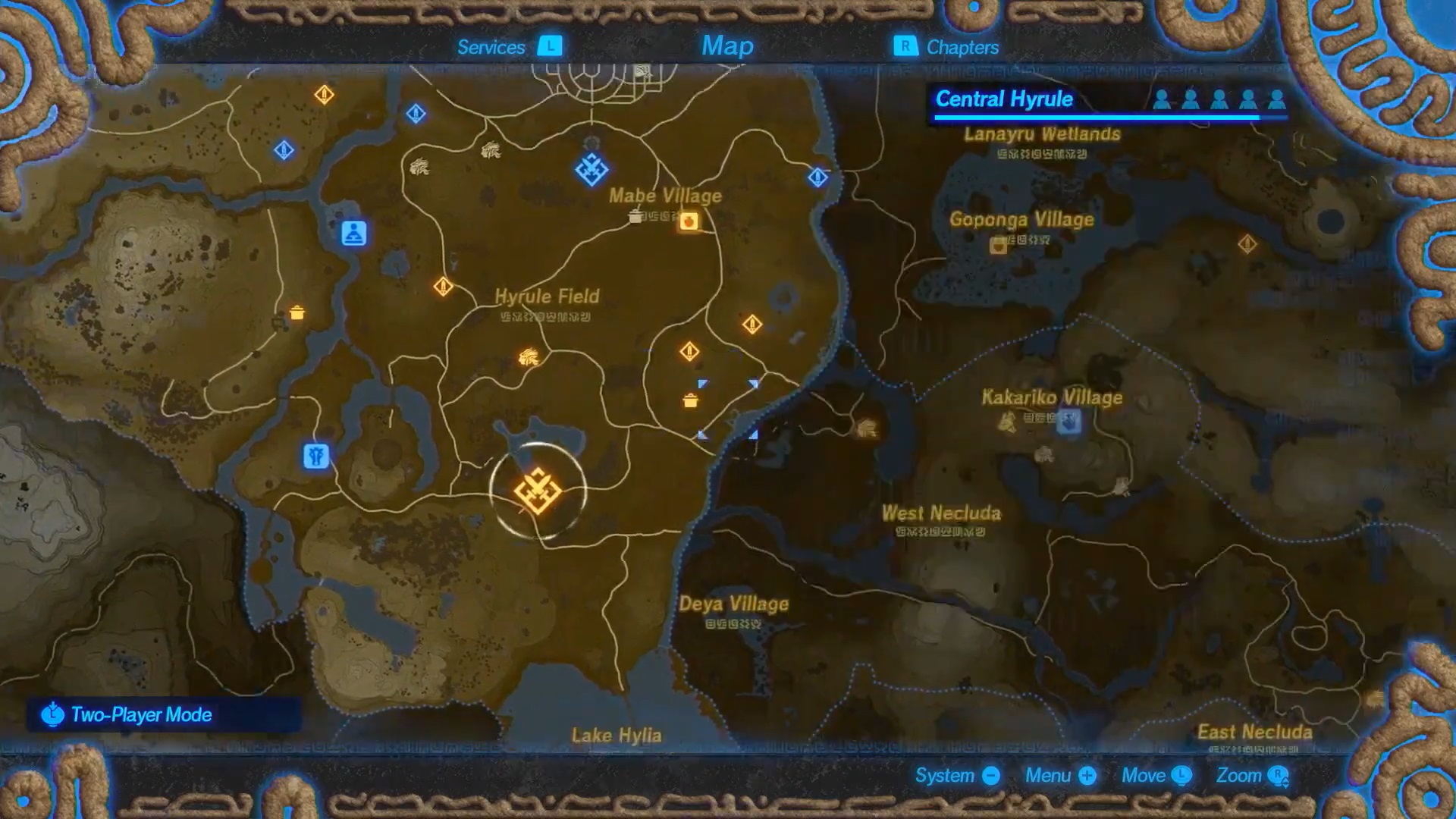The width and height of the screenshot is (1456, 819).
Task: Select the blue droplet shrine icon northwest of Hyrule Field
Action: [x=284, y=150]
